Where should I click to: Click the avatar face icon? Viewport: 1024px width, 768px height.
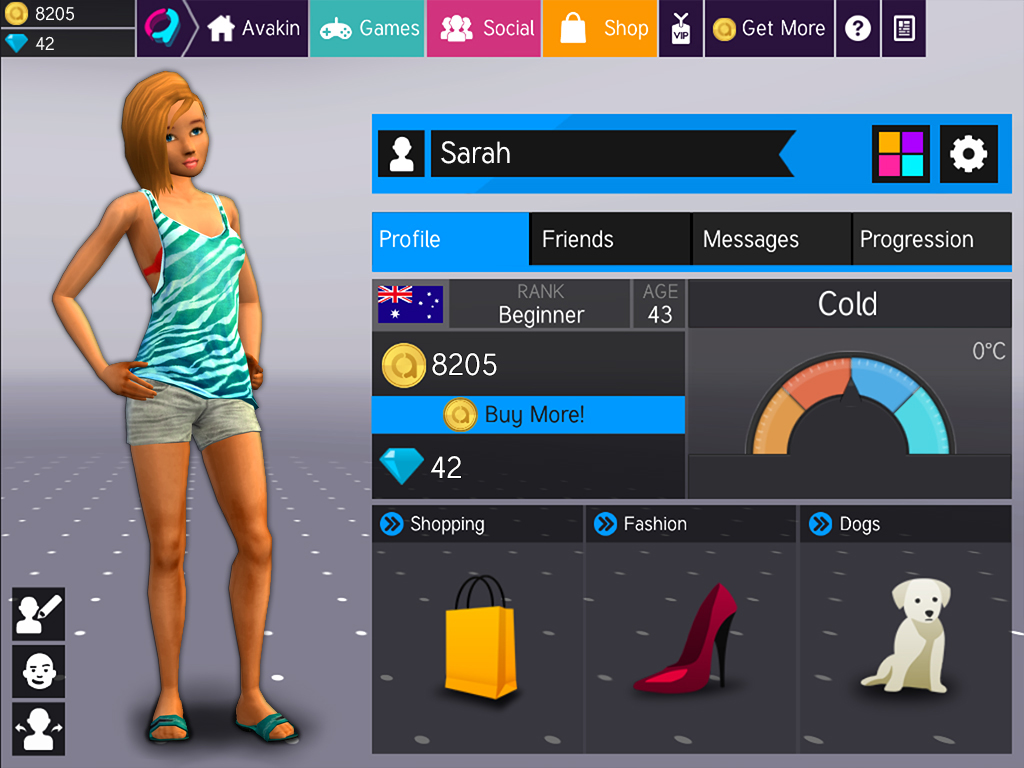click(x=39, y=670)
